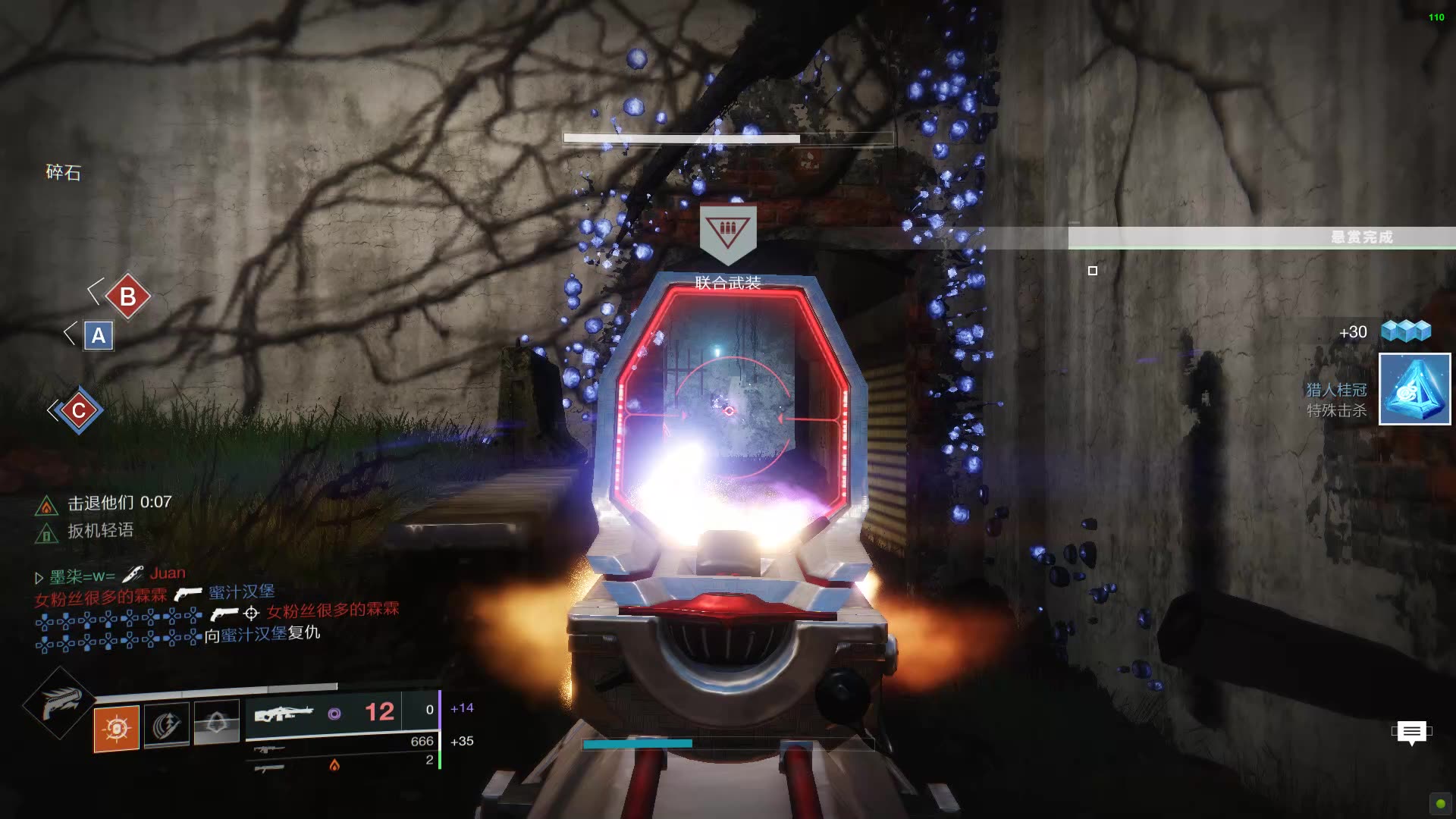Click the 扳机轻语 perk buff icon

coord(46,534)
